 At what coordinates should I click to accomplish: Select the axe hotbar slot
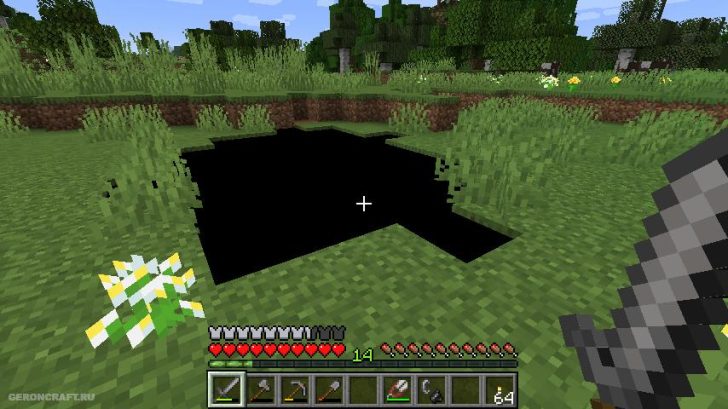pos(259,389)
